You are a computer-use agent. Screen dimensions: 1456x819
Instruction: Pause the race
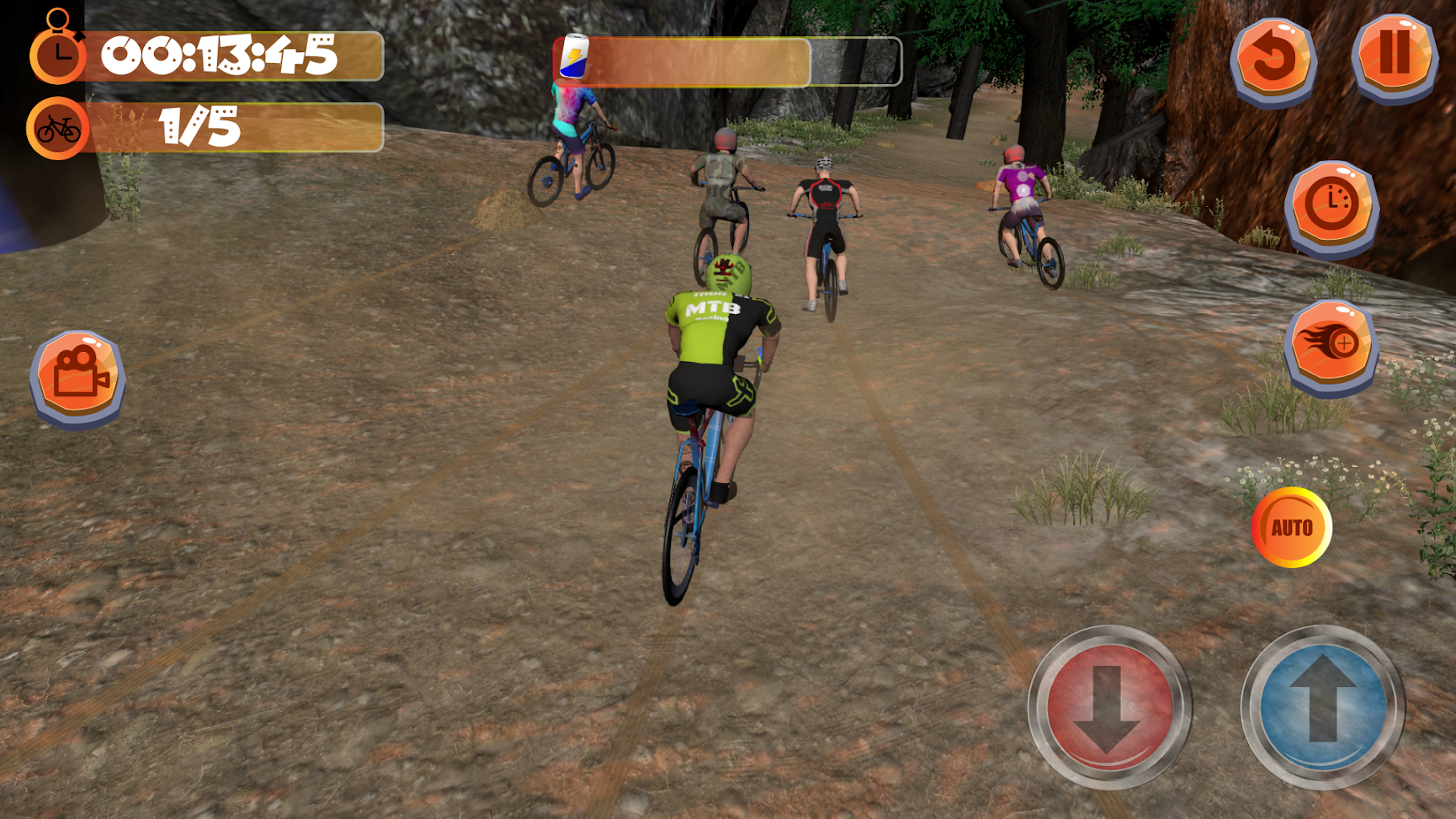click(1394, 56)
